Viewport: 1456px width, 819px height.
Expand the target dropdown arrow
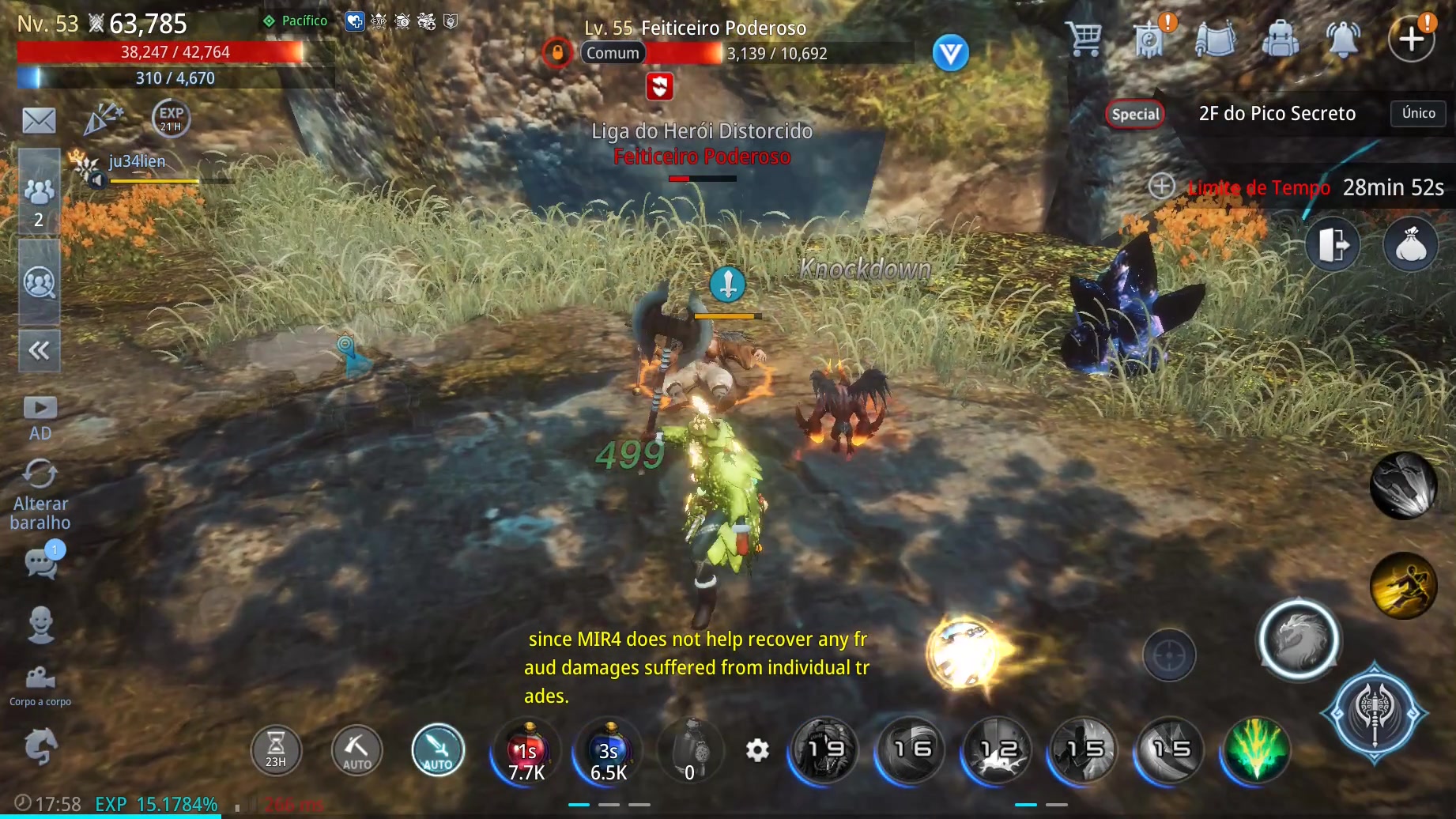pos(950,53)
